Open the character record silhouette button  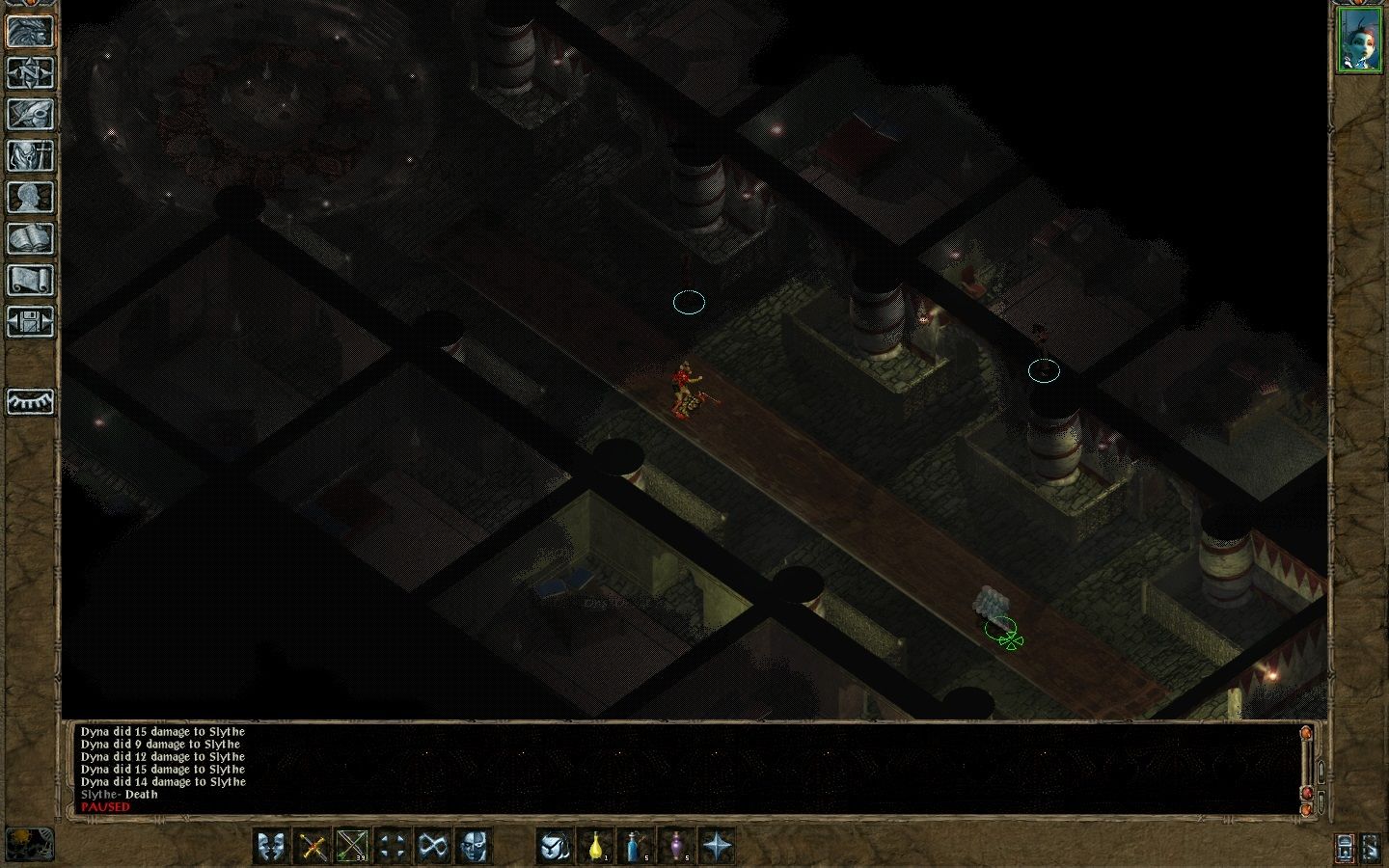point(30,197)
